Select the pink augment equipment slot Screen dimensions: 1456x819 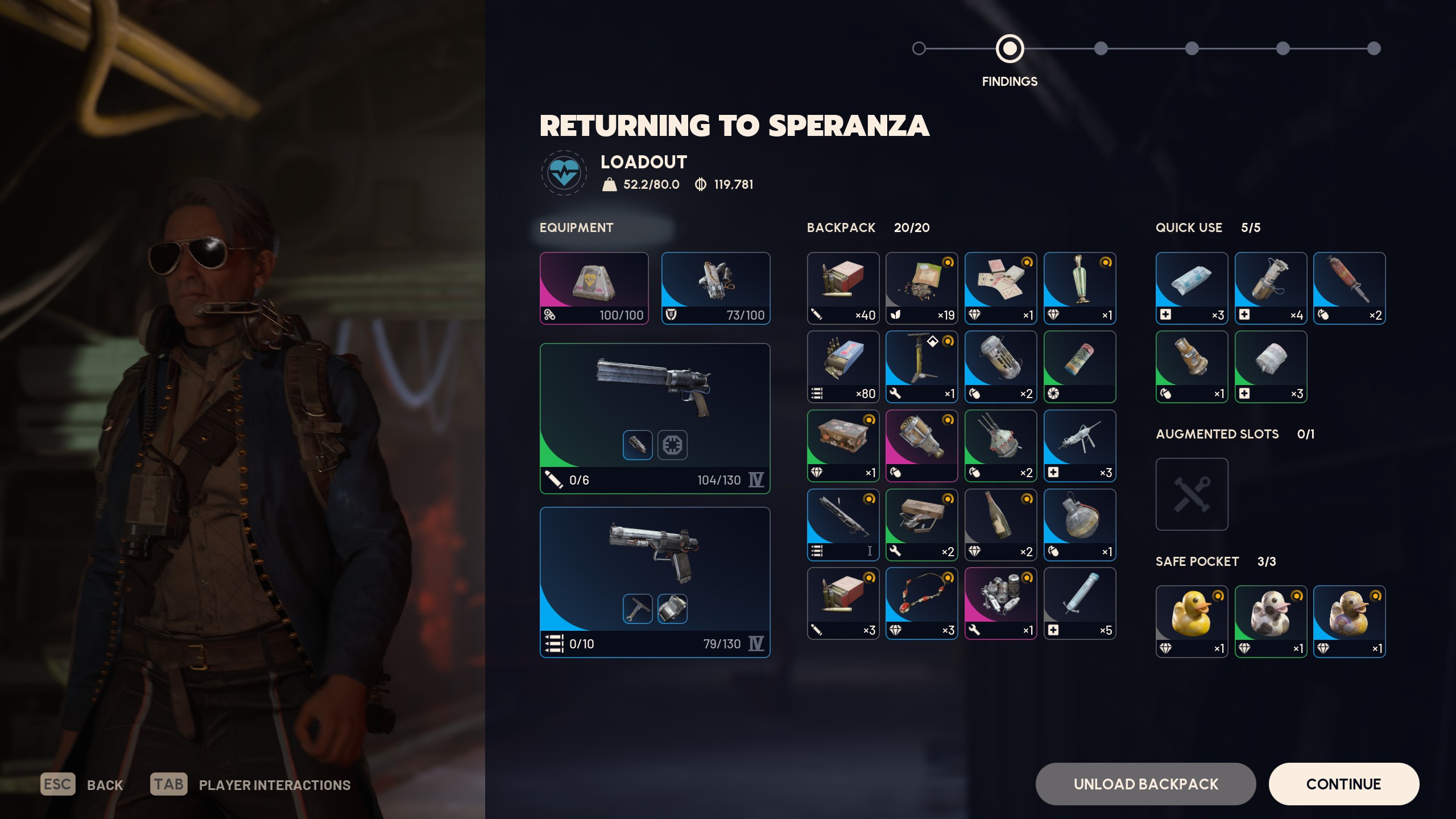594,288
